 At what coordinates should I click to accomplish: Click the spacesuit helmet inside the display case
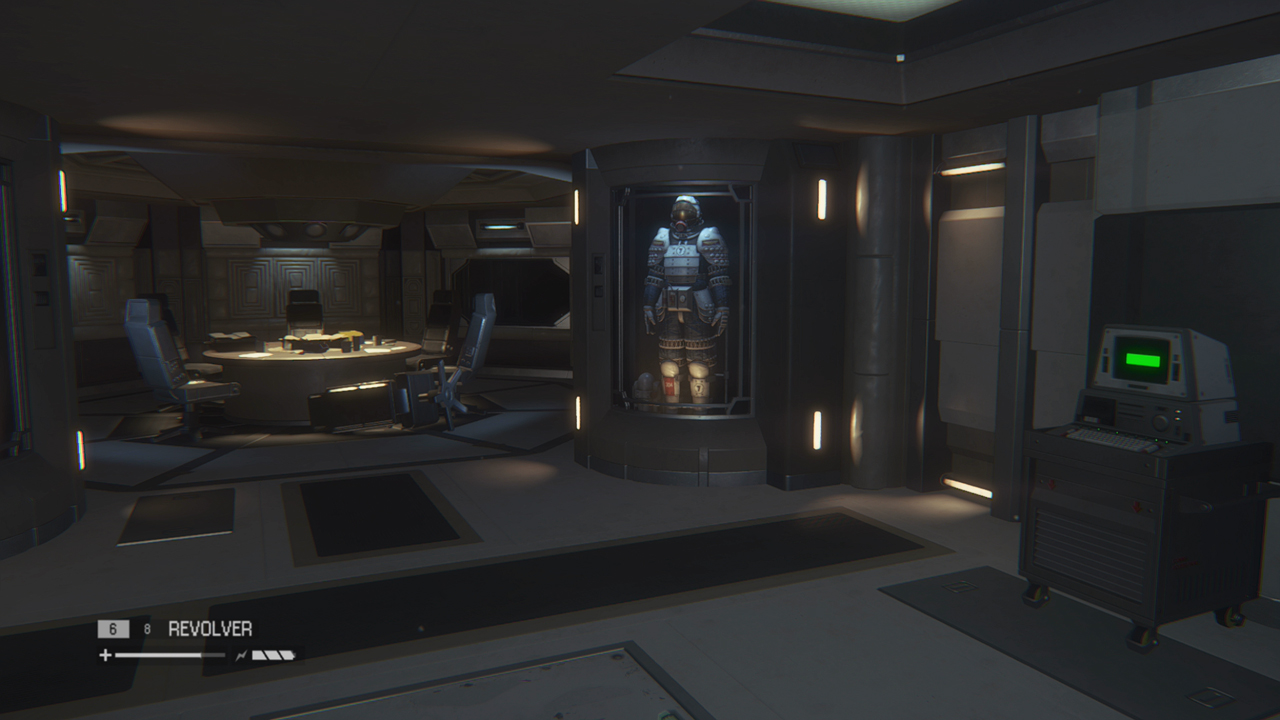pyautogui.click(x=683, y=212)
